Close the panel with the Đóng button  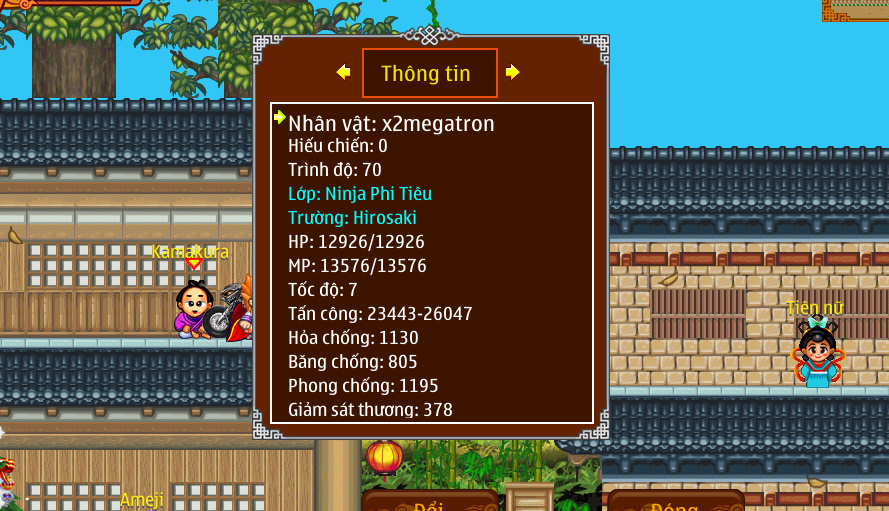(x=675, y=502)
